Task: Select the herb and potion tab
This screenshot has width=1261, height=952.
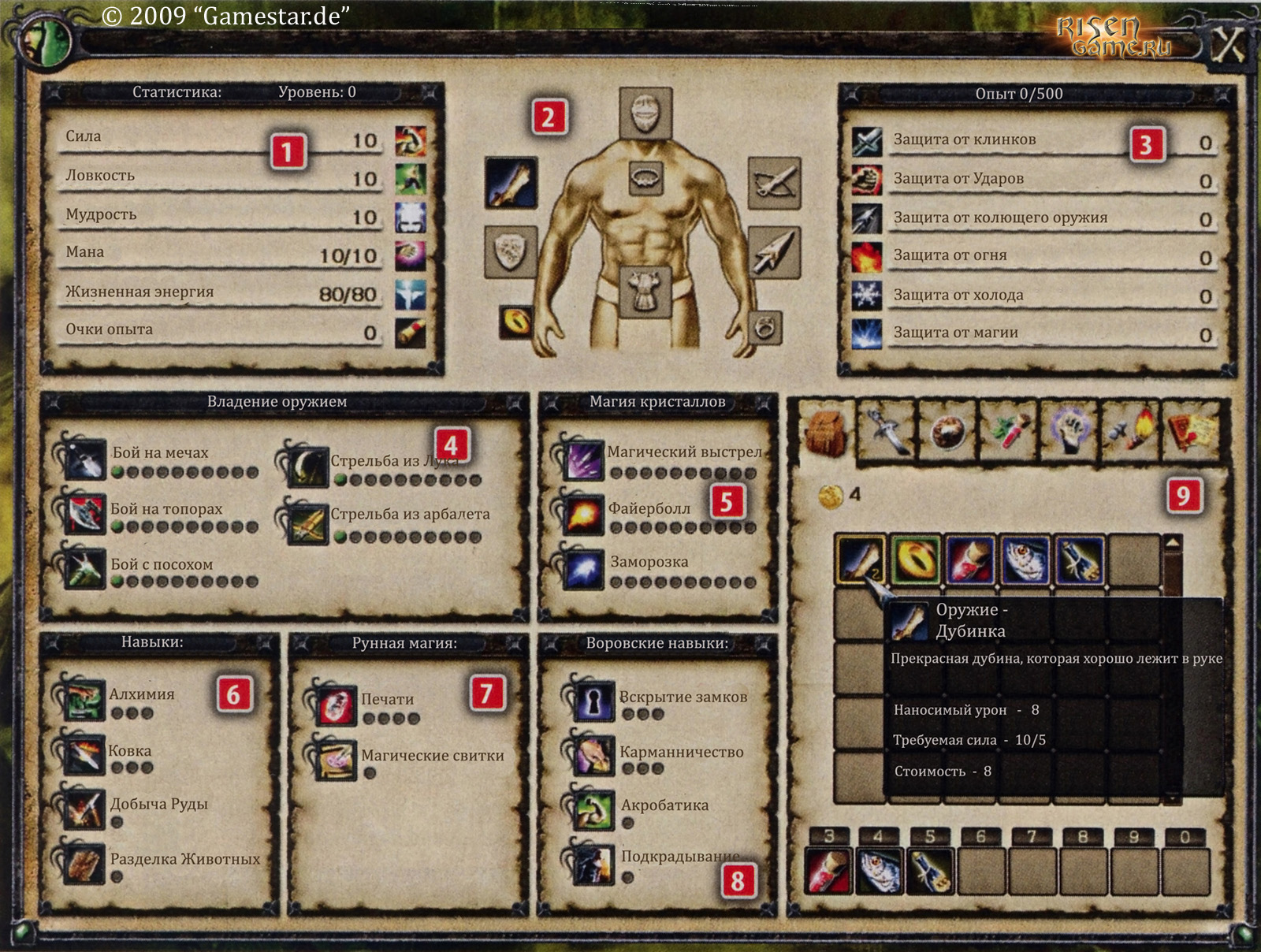Action: coord(1008,431)
